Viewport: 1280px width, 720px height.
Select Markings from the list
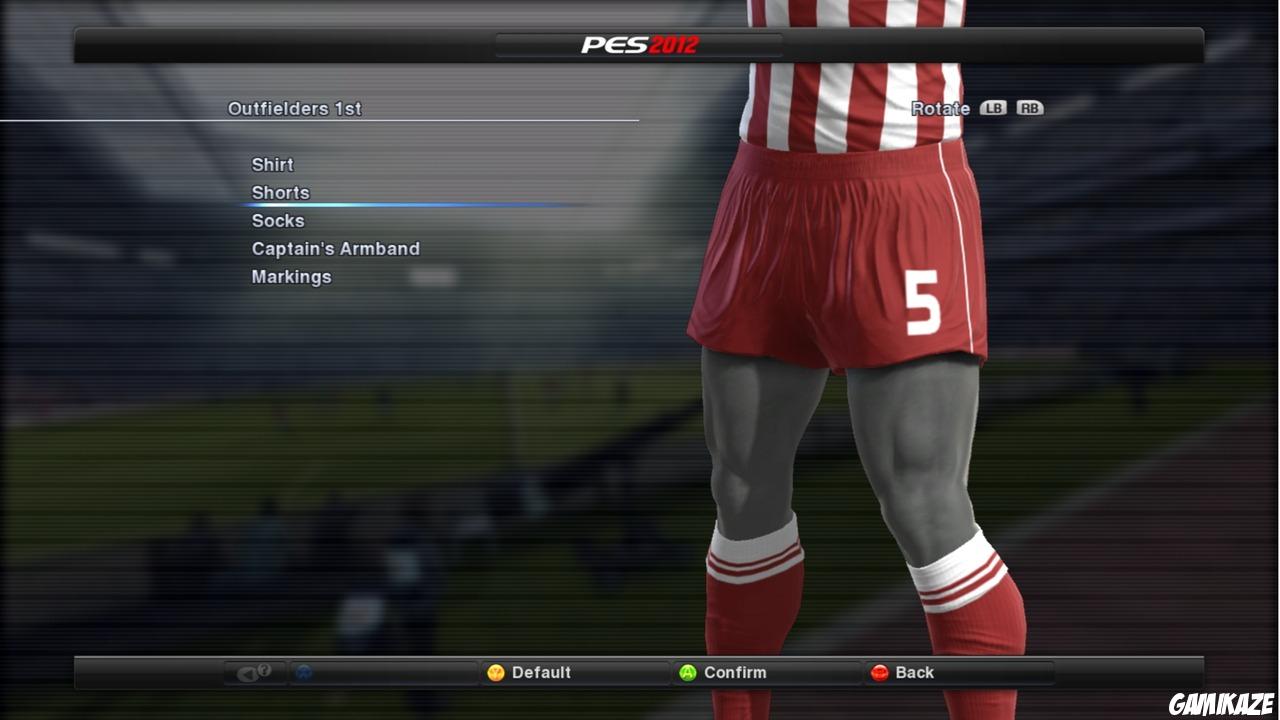pyautogui.click(x=291, y=276)
